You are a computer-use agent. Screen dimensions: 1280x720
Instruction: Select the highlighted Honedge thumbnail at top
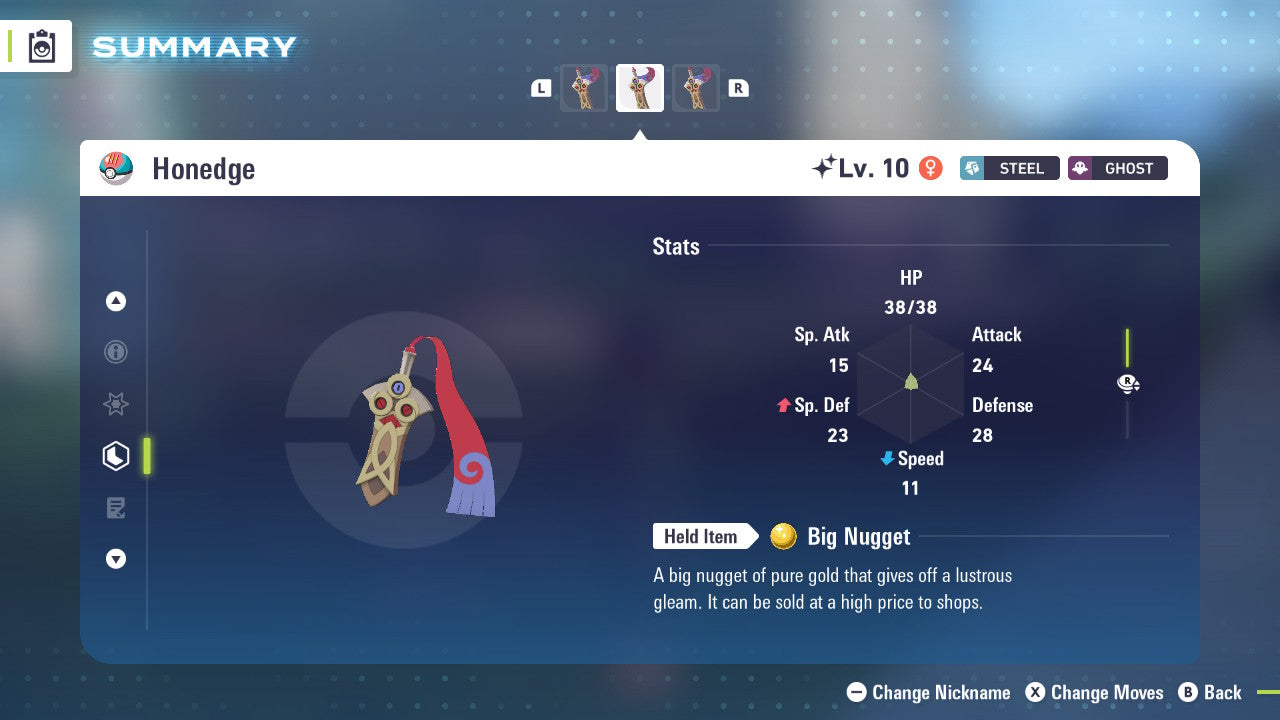640,87
